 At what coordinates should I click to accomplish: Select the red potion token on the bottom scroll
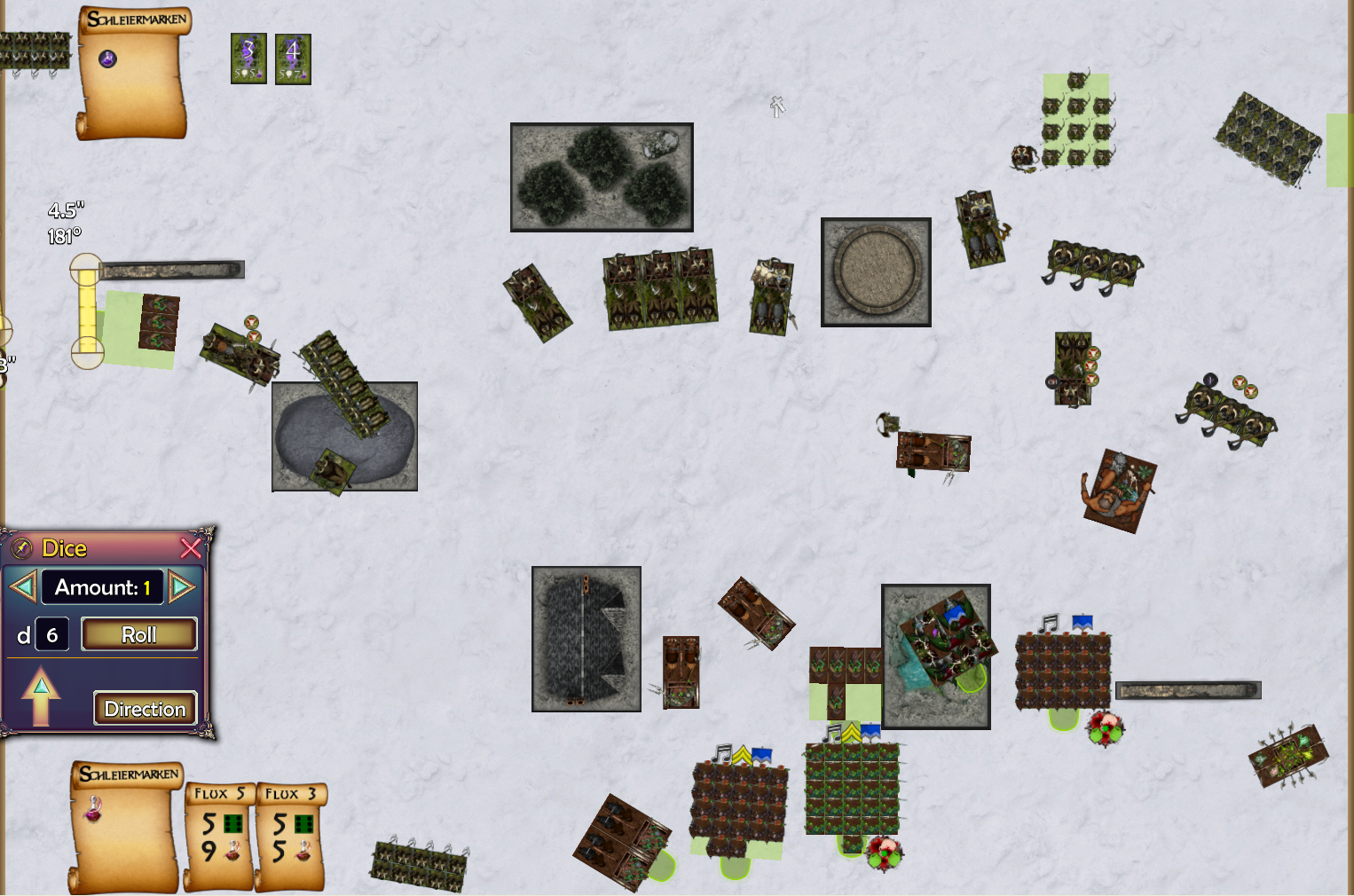tap(93, 809)
